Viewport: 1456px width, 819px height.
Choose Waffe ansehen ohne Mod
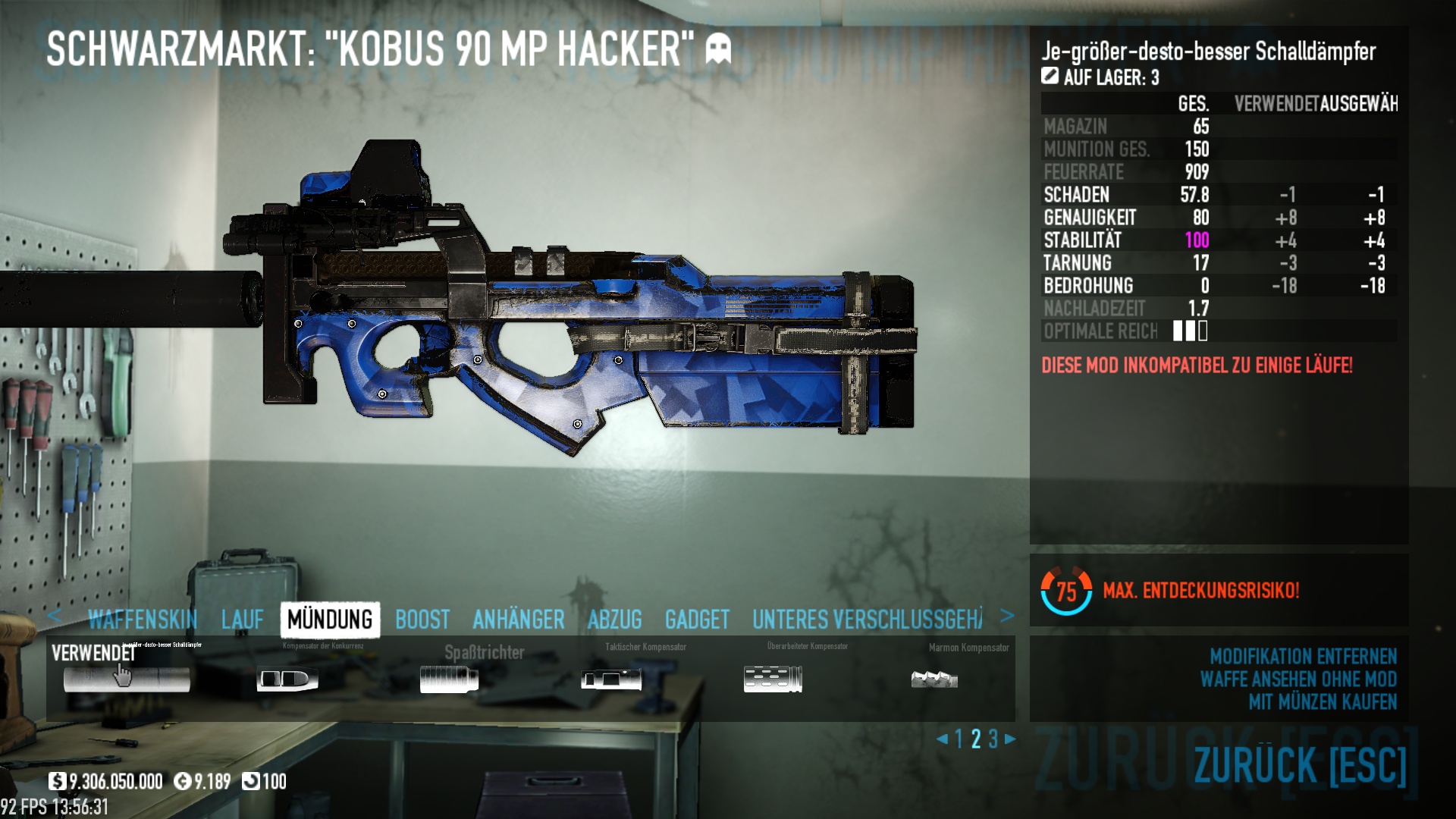(x=1298, y=679)
